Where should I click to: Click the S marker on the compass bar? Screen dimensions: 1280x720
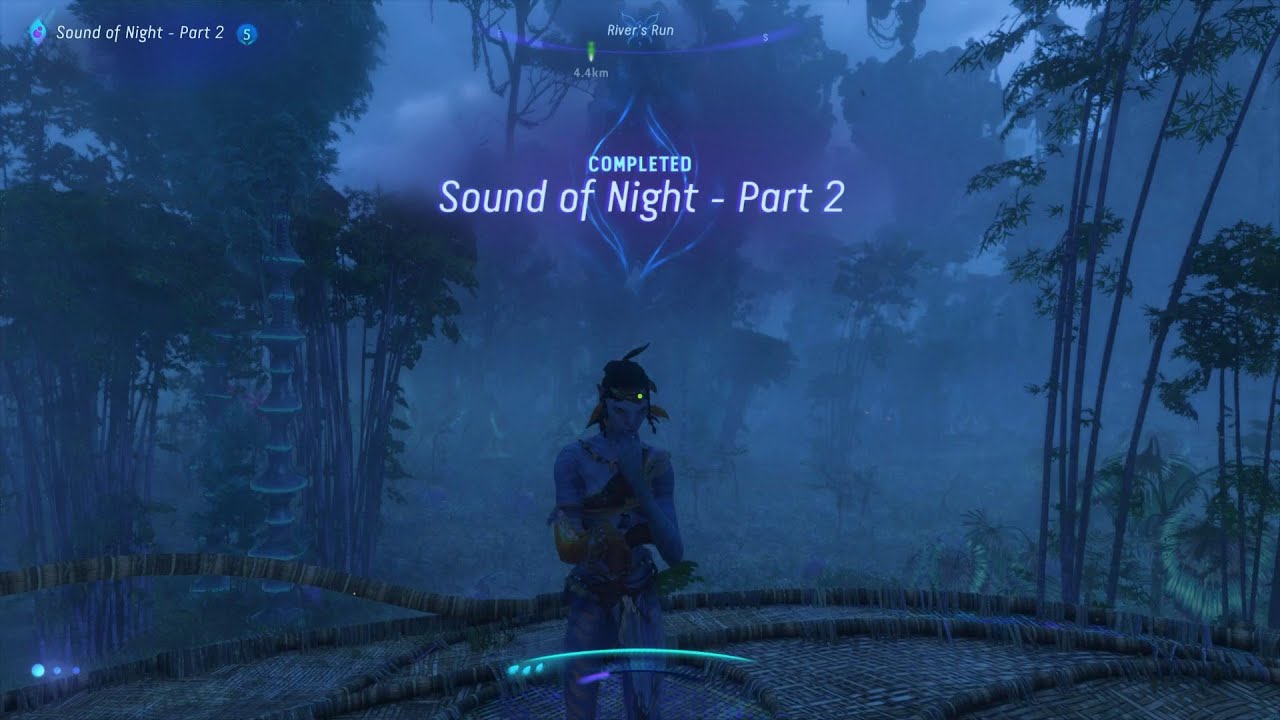tap(765, 38)
